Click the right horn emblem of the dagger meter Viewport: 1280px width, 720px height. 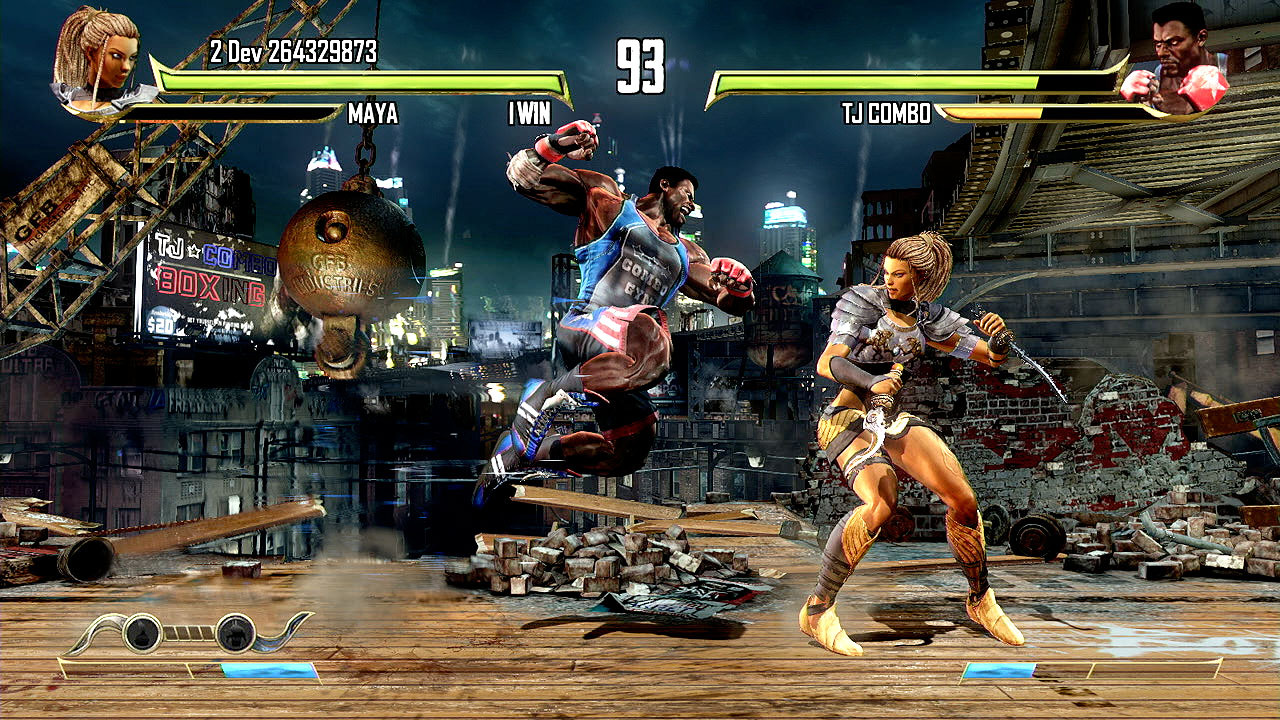click(x=283, y=634)
